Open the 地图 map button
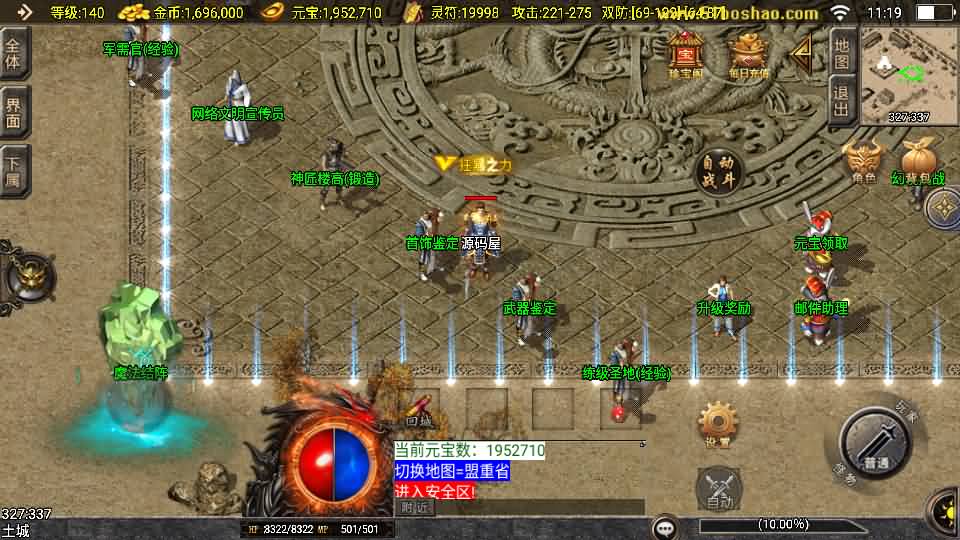The height and width of the screenshot is (540, 960). tap(842, 53)
